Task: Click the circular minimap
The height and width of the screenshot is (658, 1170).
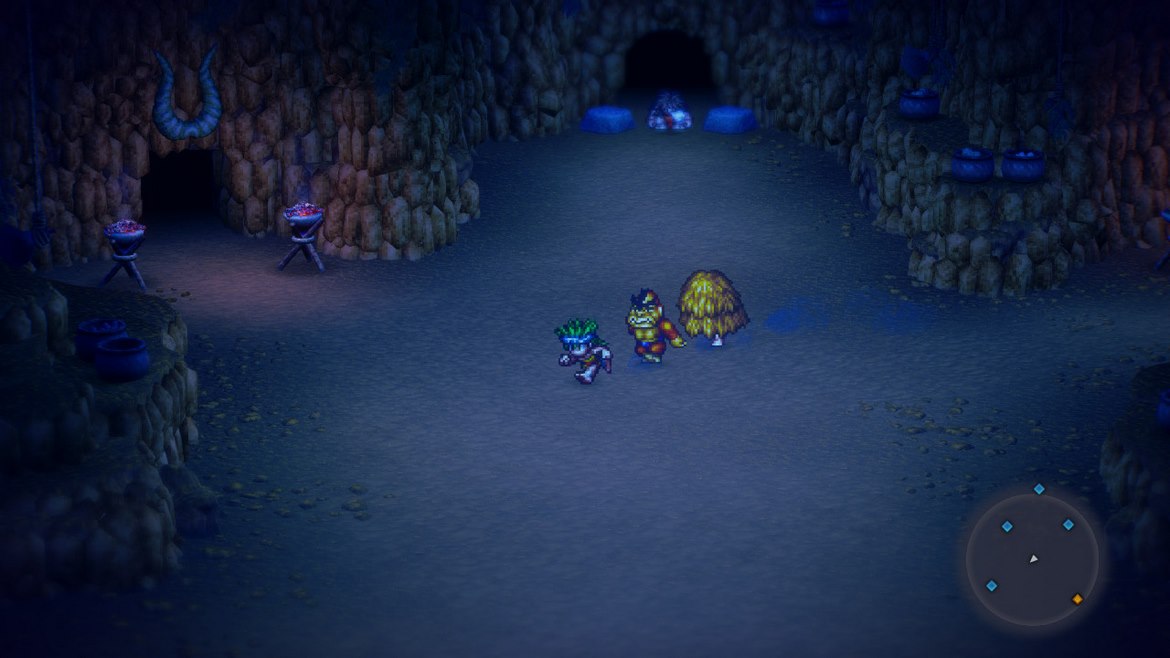Action: (1032, 560)
